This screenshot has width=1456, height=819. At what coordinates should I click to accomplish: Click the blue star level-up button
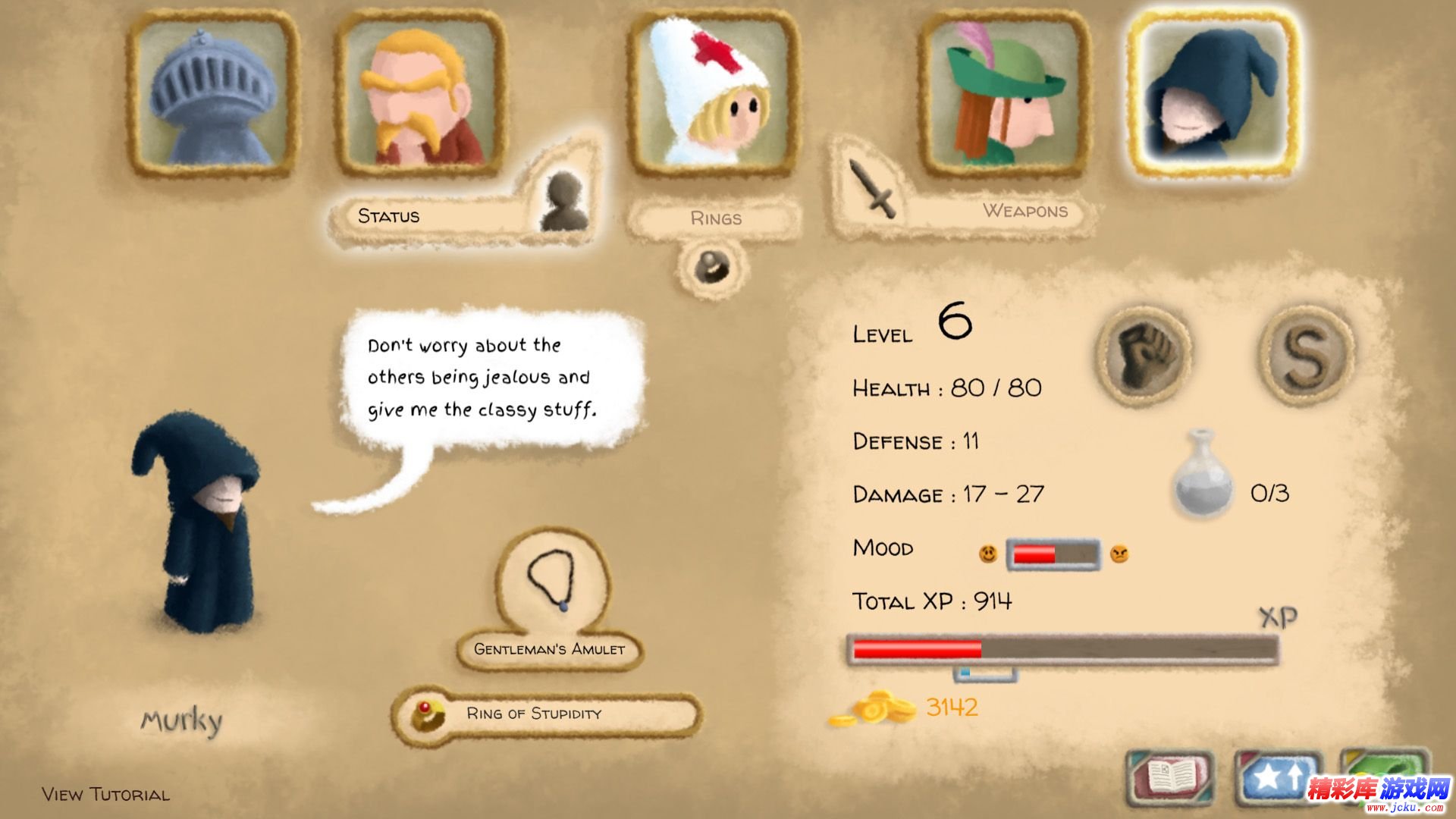1278,777
